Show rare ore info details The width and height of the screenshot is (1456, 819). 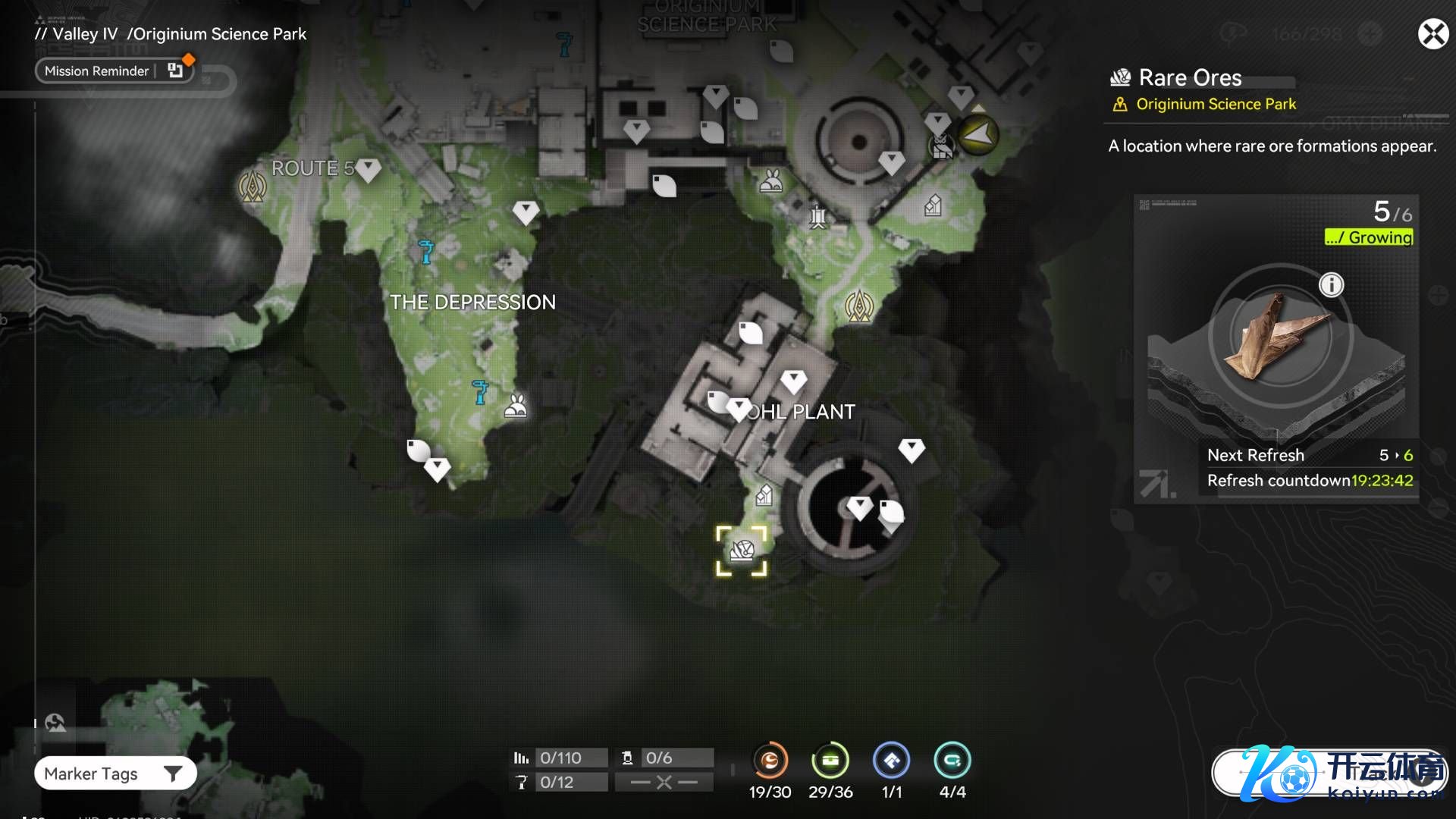(1331, 285)
